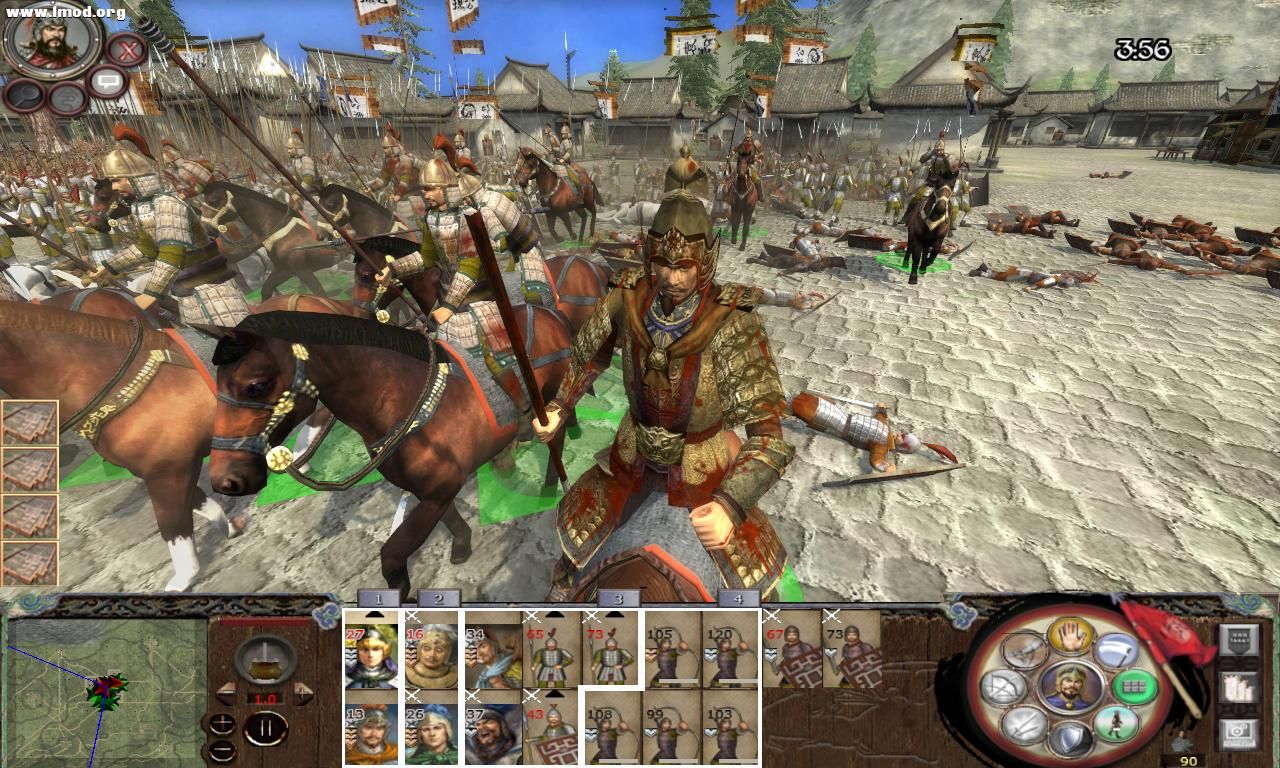Switch to unit group tab 3
This screenshot has height=768, width=1280.
pyautogui.click(x=617, y=598)
